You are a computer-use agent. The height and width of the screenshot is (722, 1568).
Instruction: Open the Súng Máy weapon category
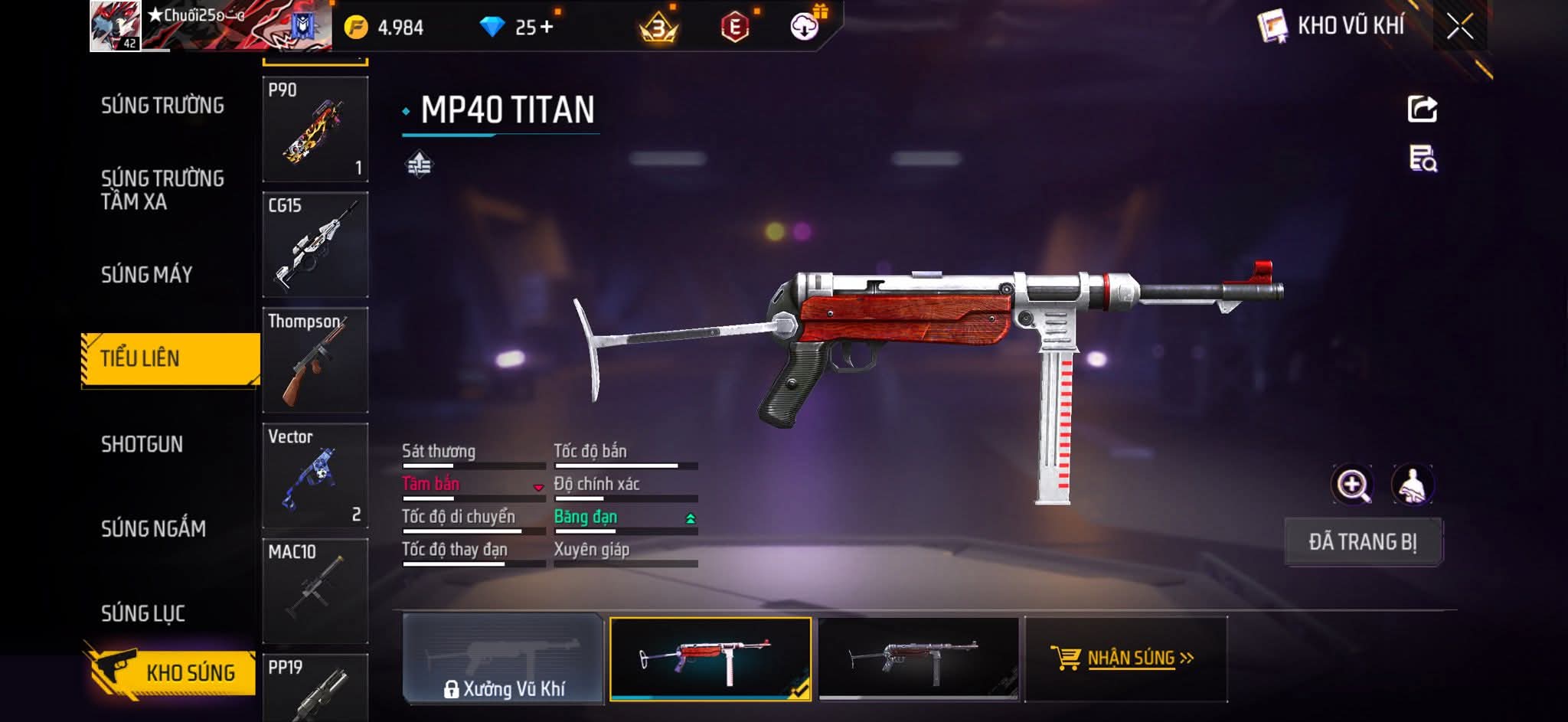(147, 275)
